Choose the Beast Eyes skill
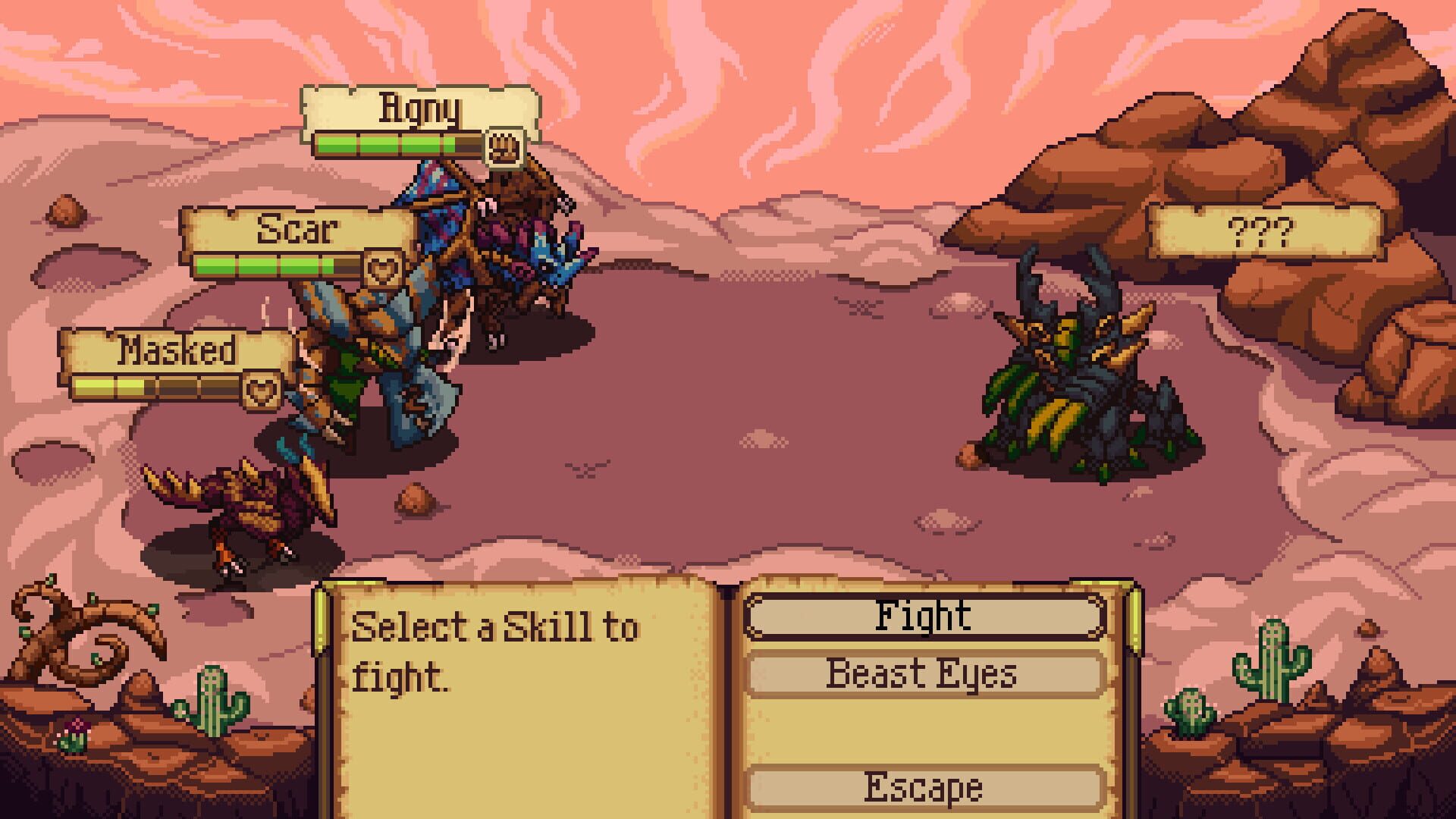 pos(921,673)
